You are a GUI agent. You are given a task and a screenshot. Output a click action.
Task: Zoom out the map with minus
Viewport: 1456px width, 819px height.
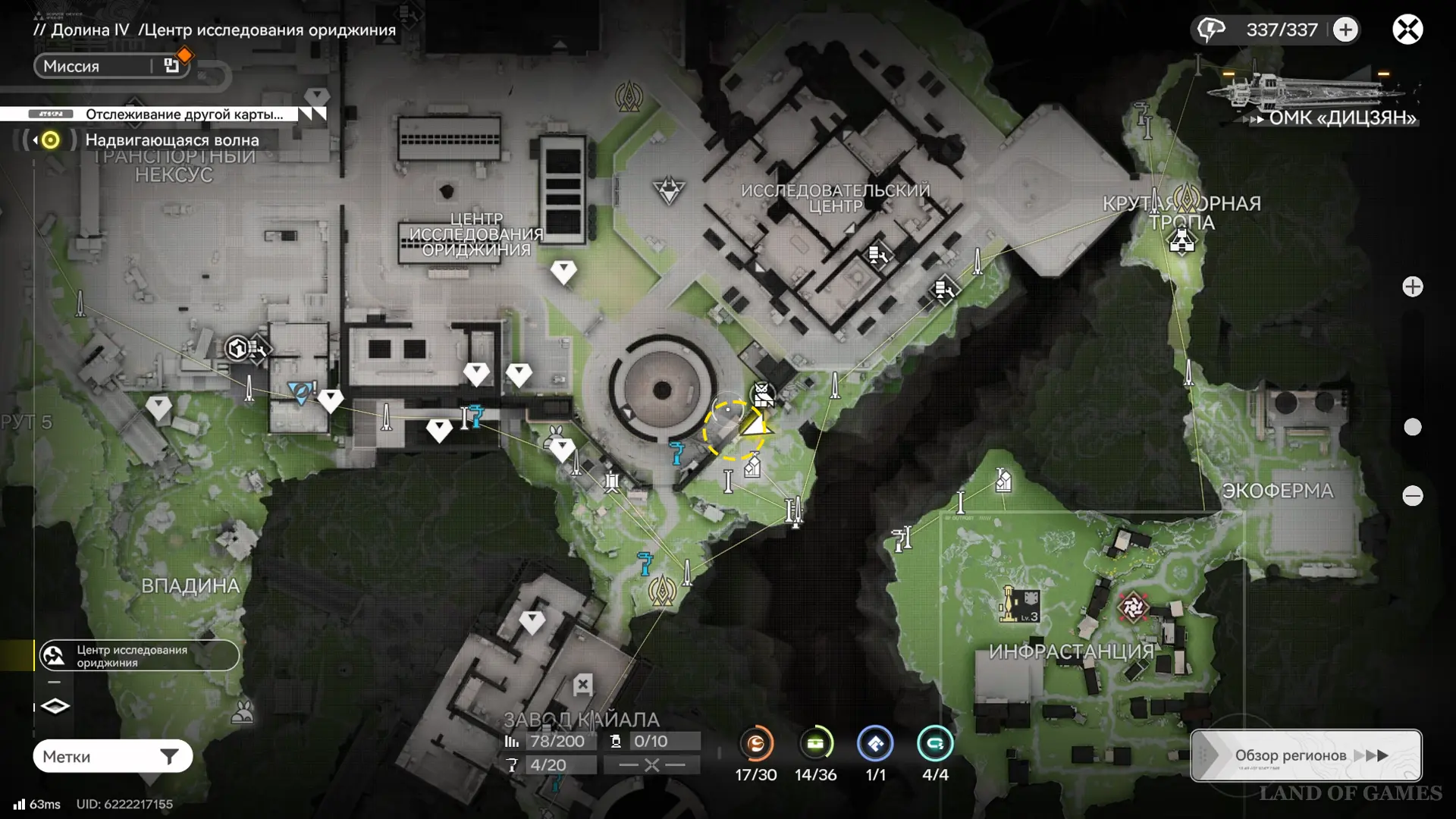(1412, 496)
